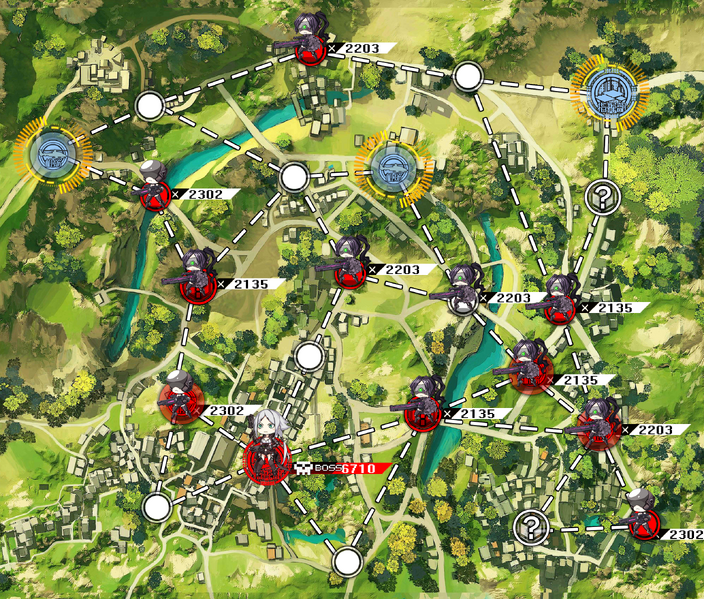Choose the question mark node linked to command post

pos(602,196)
